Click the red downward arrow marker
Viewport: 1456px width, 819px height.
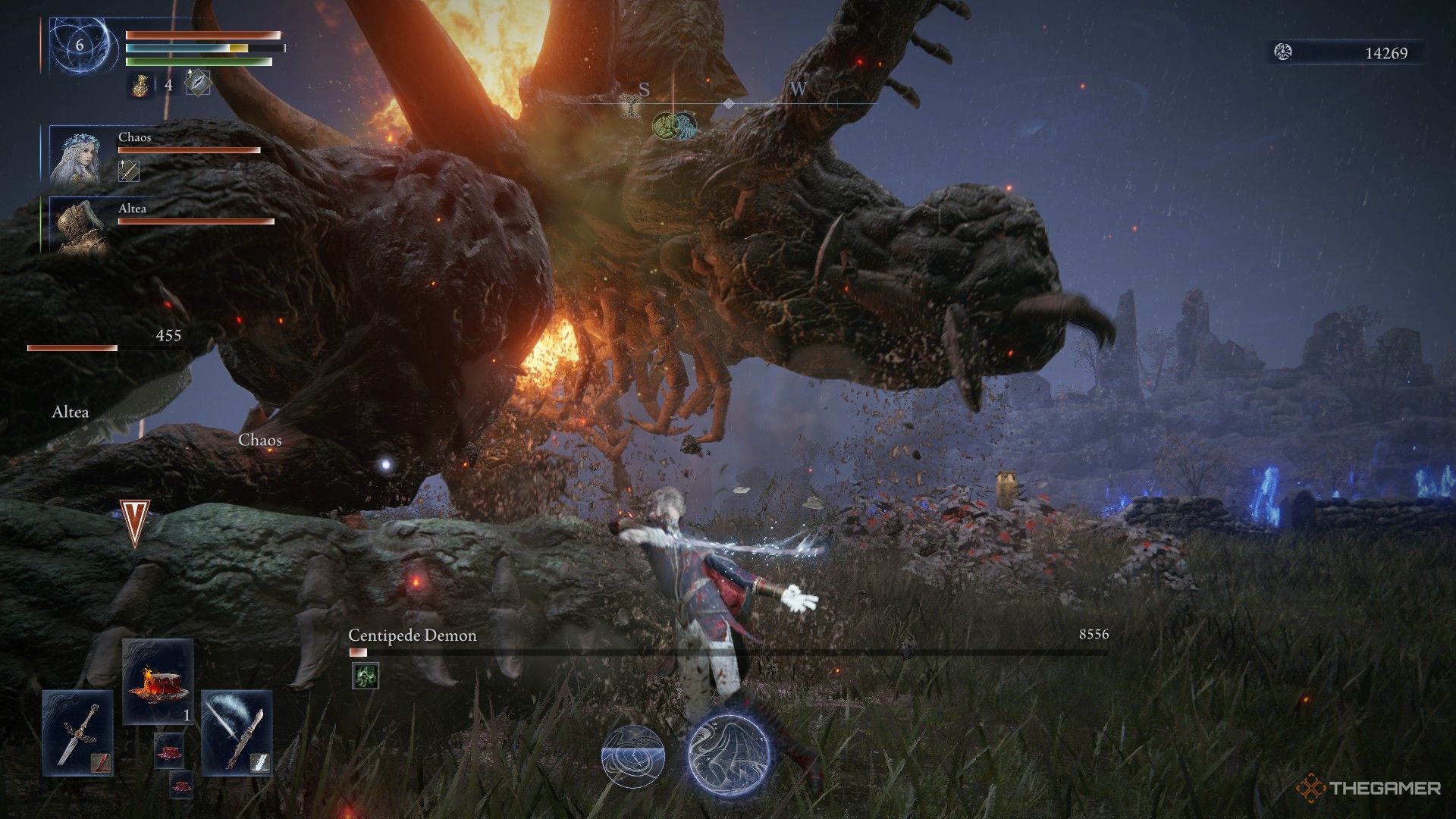click(x=135, y=523)
